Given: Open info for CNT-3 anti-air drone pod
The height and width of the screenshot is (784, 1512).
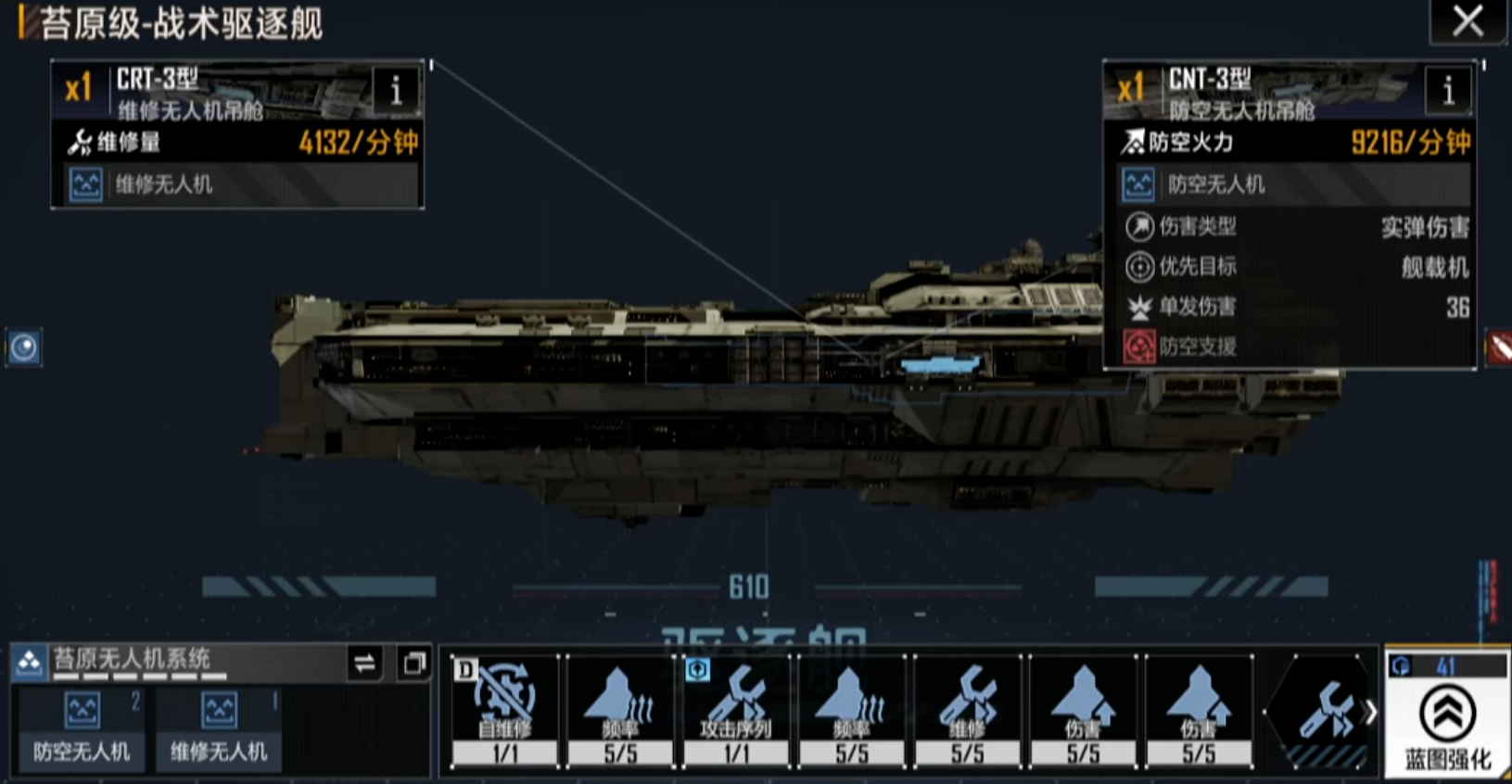Looking at the screenshot, I should (1448, 90).
